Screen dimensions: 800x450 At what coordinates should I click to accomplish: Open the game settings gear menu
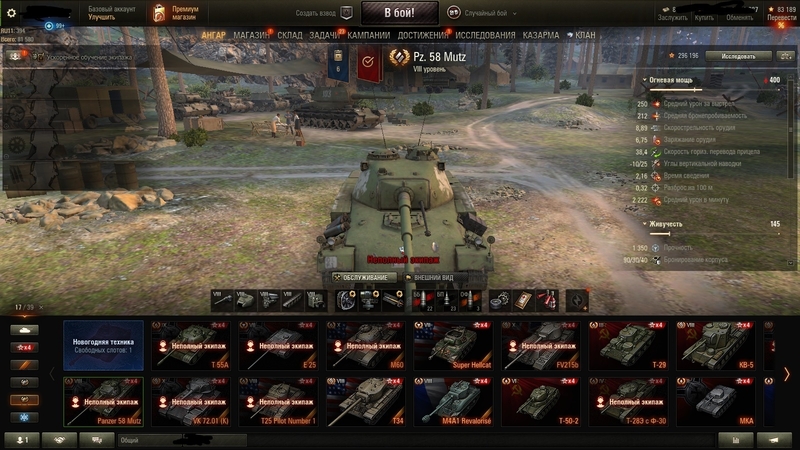point(11,13)
